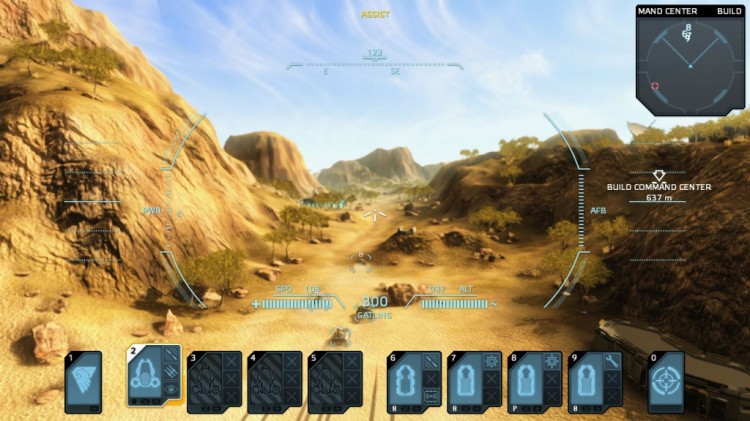
Task: Select unit slot 1 with the wing emblem
Action: pos(83,381)
